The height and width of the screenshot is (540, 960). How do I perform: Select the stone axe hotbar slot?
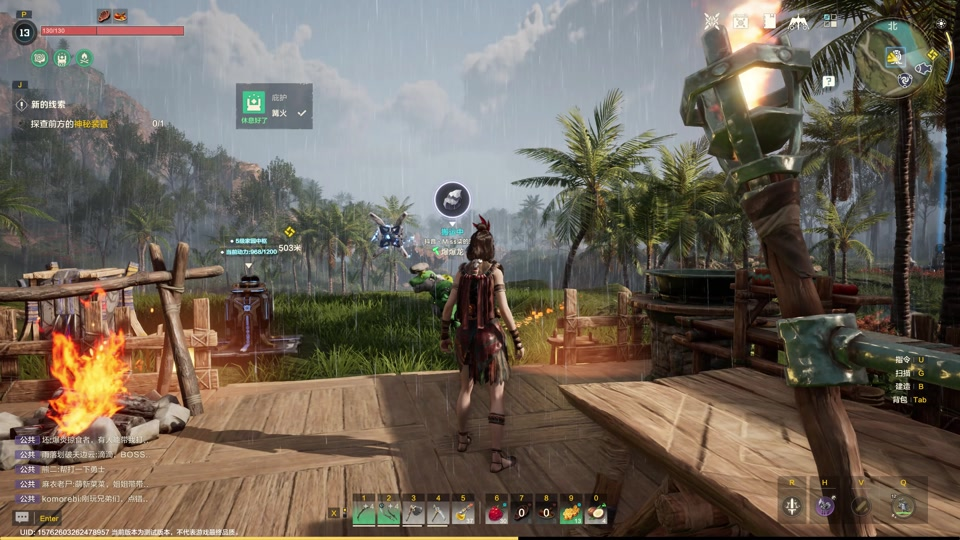[413, 514]
